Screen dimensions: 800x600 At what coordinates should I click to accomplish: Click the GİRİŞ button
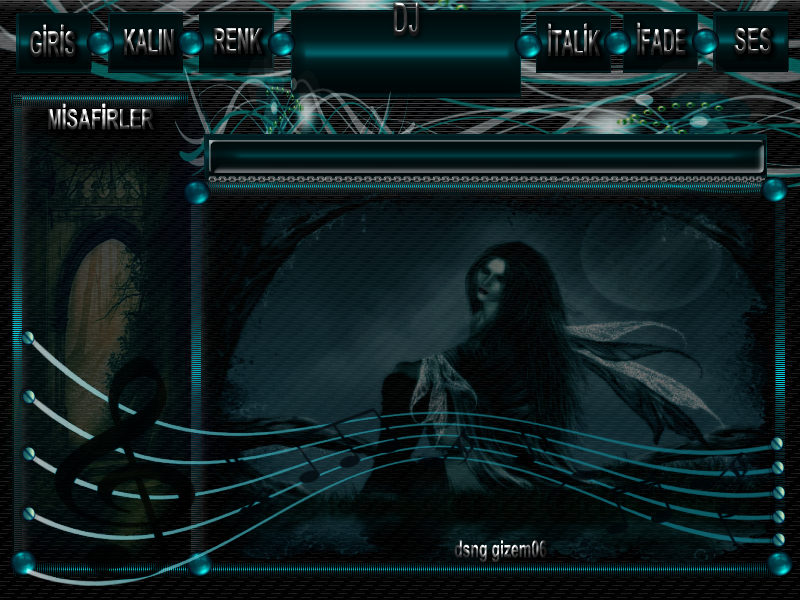point(52,42)
